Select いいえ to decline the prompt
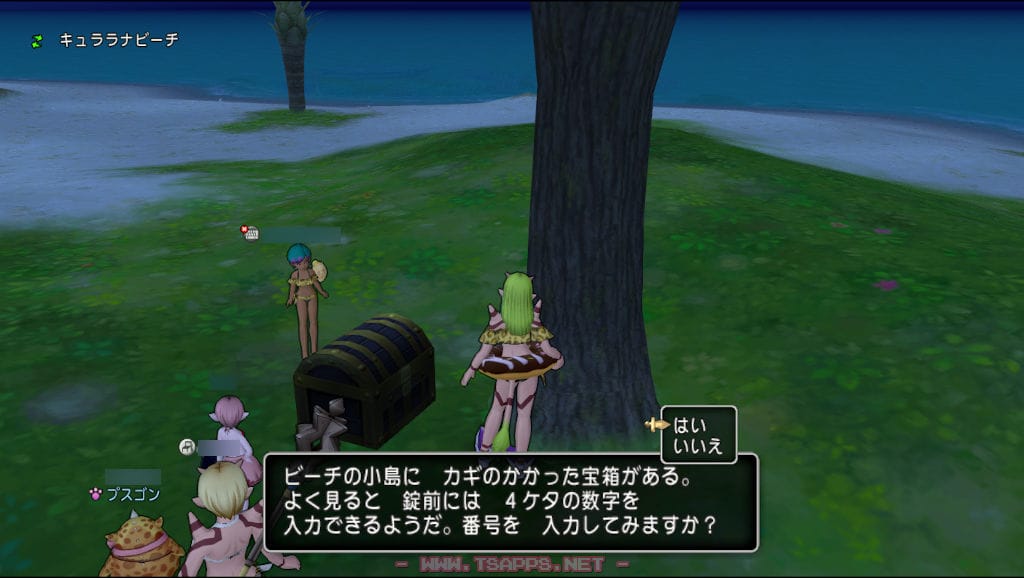 click(698, 446)
